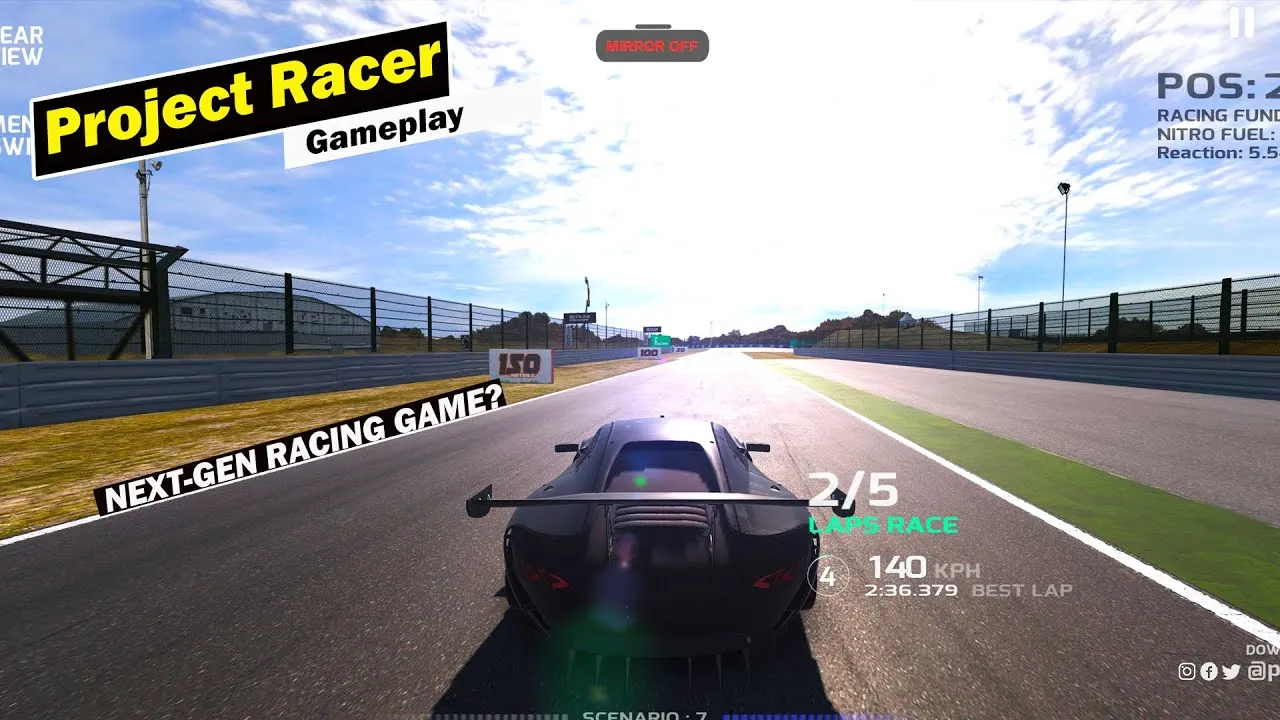Toggle the MIRROR OFF button
This screenshot has width=1280, height=720.
pyautogui.click(x=652, y=45)
